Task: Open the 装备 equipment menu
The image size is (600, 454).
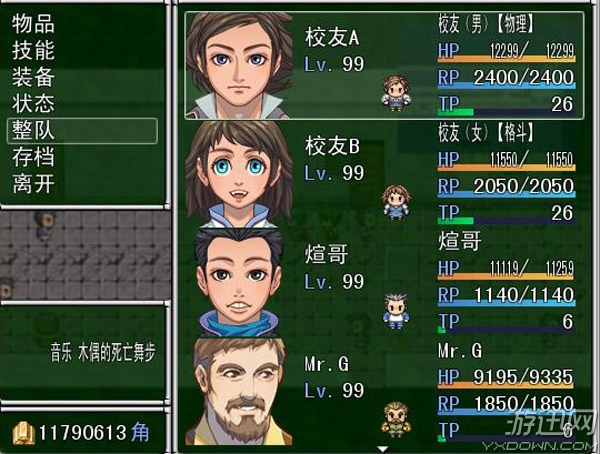Action: (x=33, y=77)
